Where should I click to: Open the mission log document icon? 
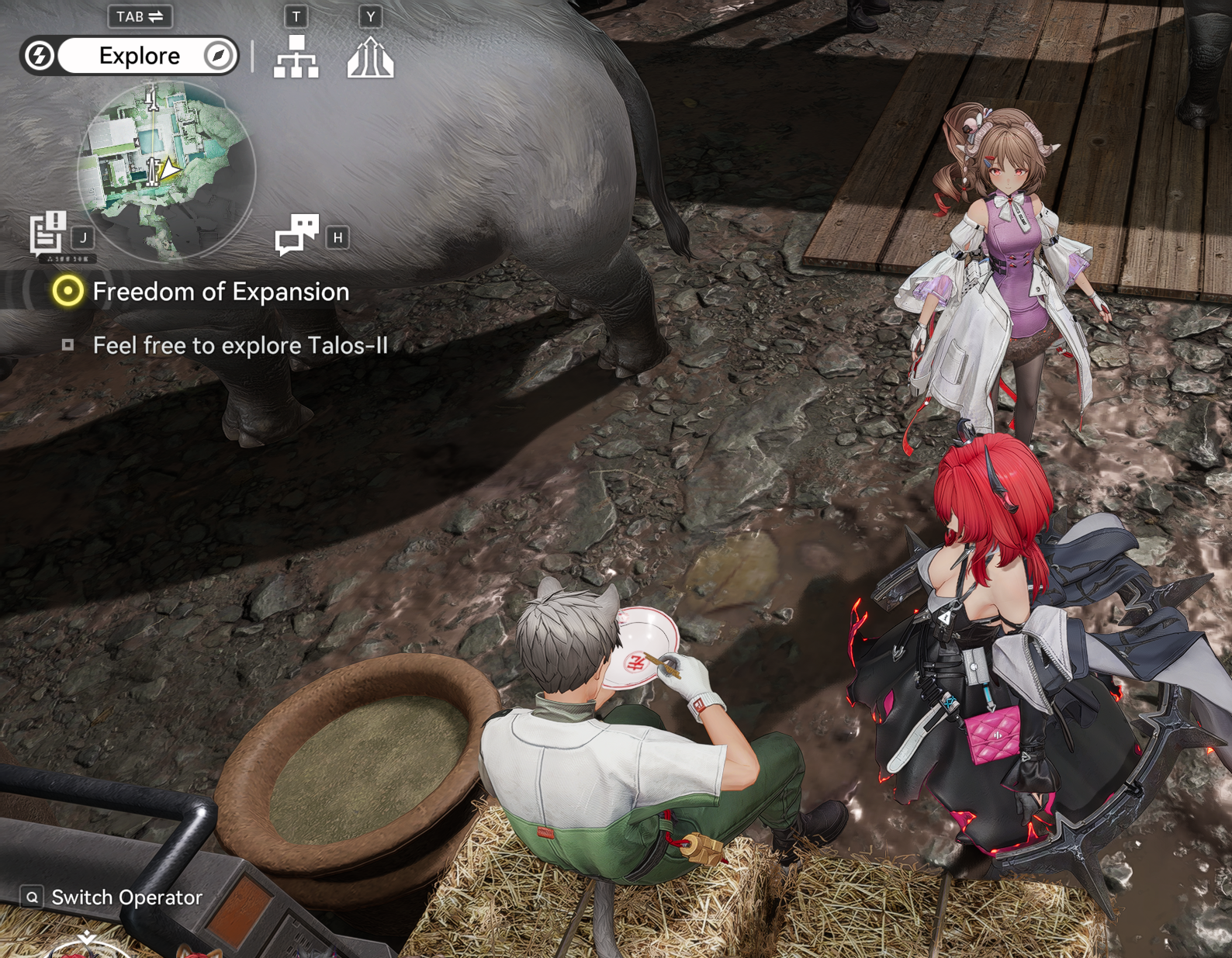tap(48, 232)
